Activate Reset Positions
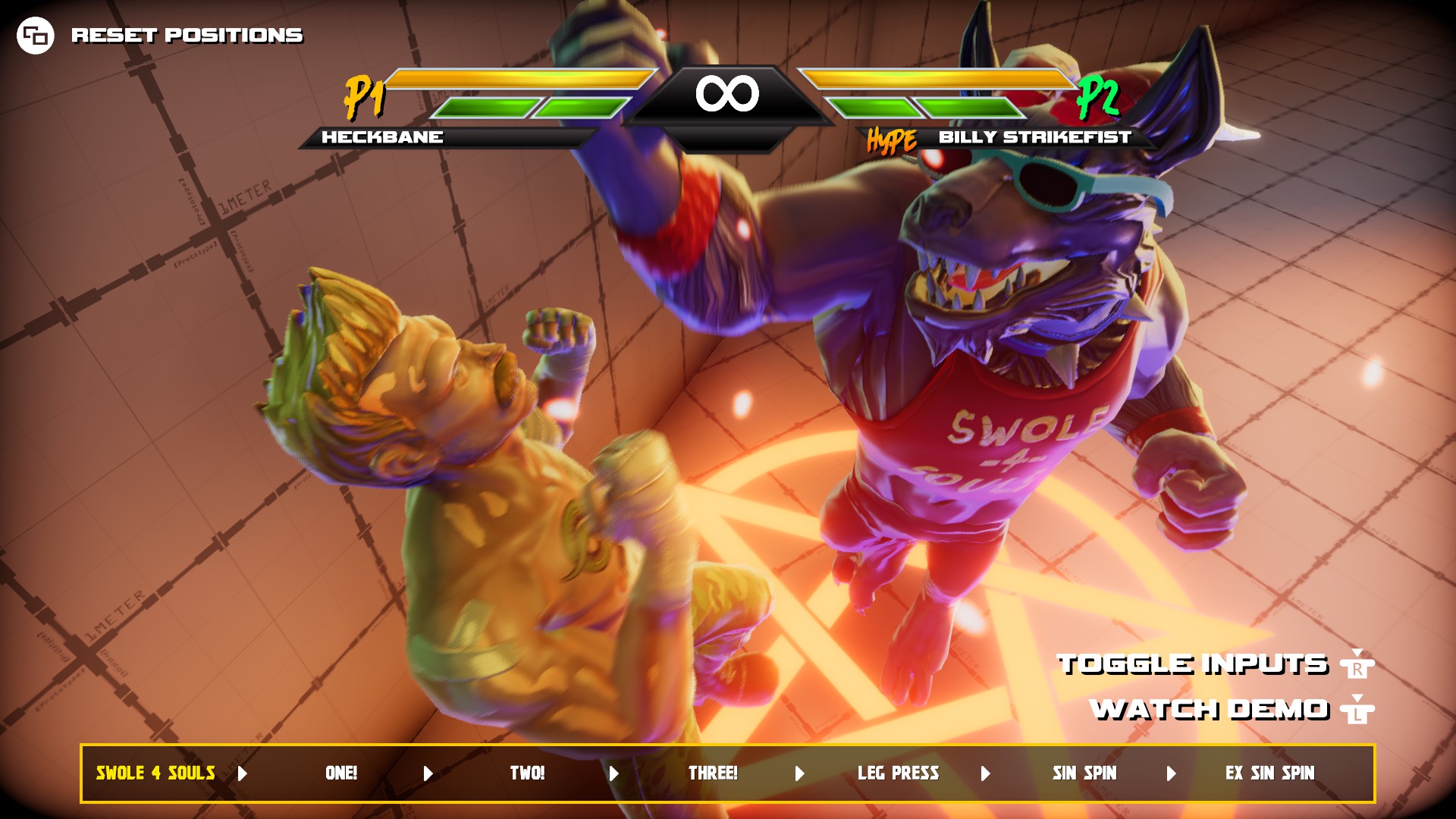1456x819 pixels. tap(187, 35)
